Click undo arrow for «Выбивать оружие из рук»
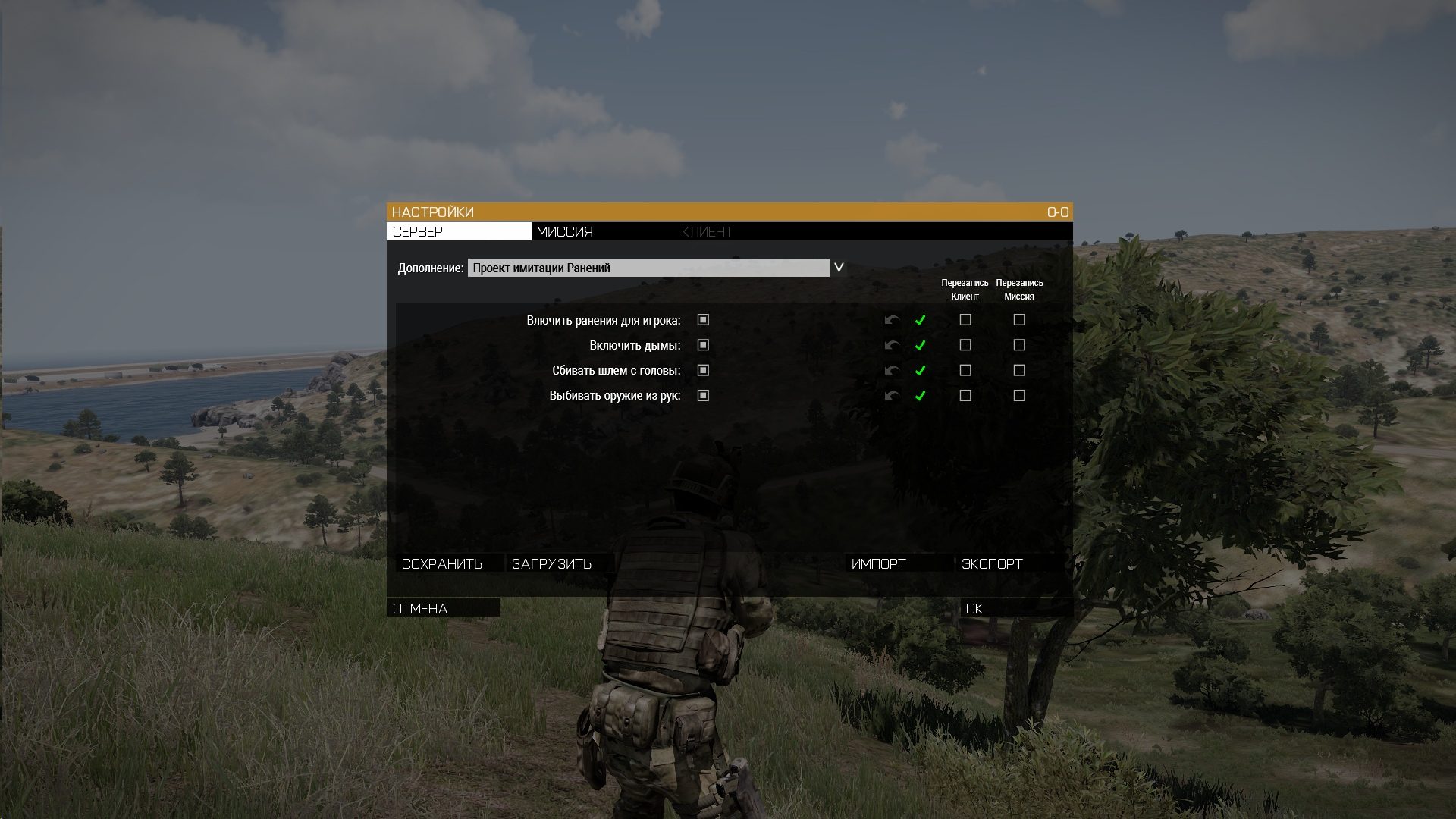 [891, 396]
